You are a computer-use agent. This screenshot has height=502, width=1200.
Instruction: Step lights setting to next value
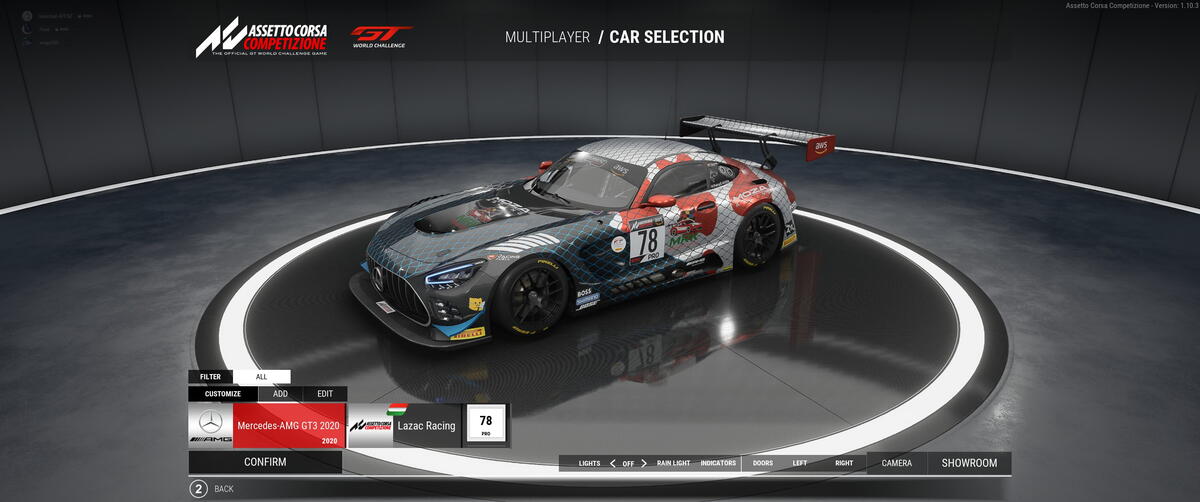click(x=646, y=463)
